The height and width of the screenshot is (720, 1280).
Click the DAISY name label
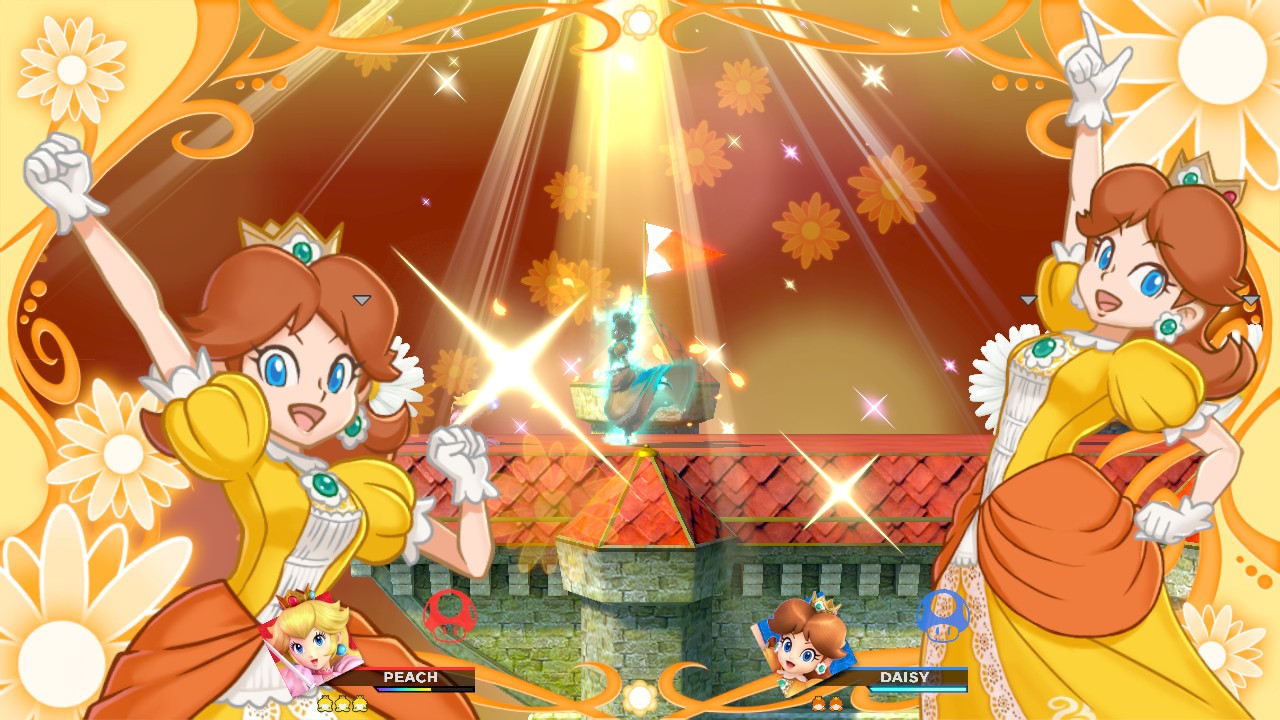pos(905,678)
